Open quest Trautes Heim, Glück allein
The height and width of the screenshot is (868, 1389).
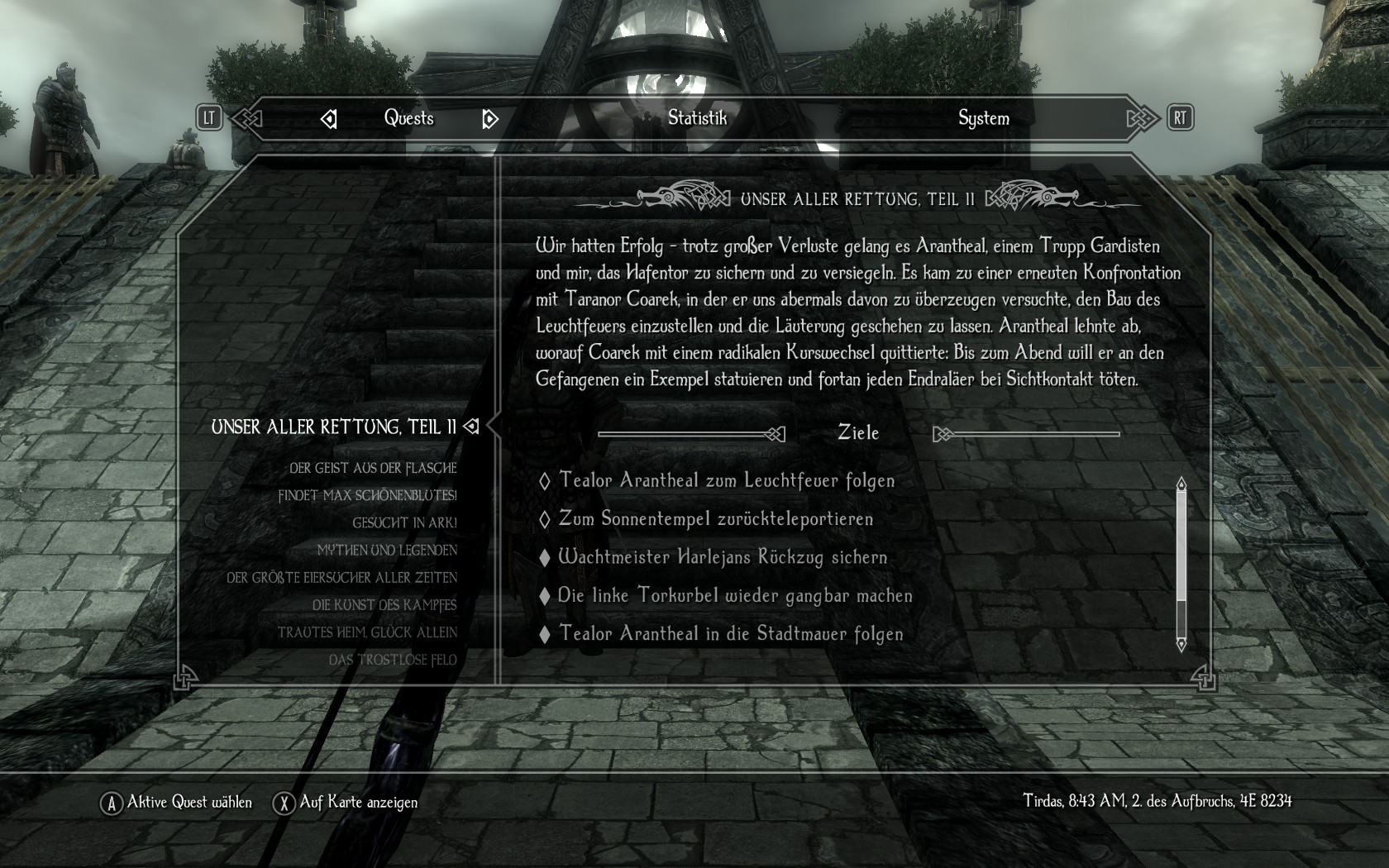coord(367,632)
